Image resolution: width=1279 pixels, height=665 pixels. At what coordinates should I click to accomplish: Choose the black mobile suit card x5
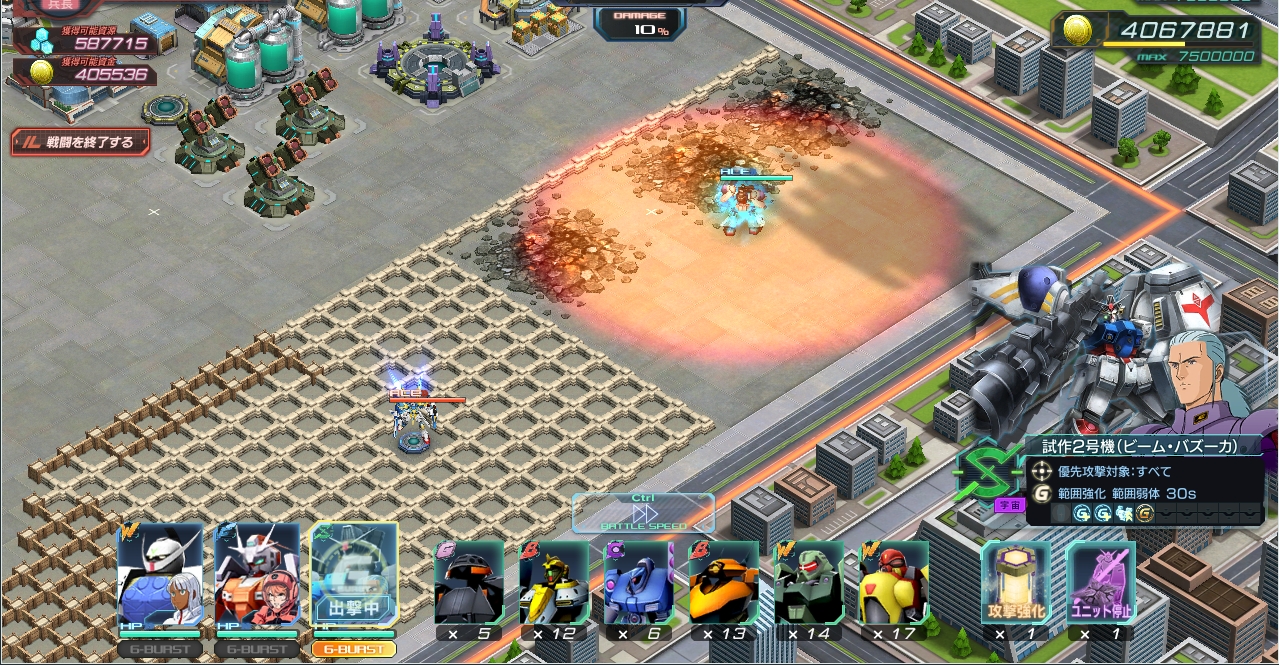[469, 583]
